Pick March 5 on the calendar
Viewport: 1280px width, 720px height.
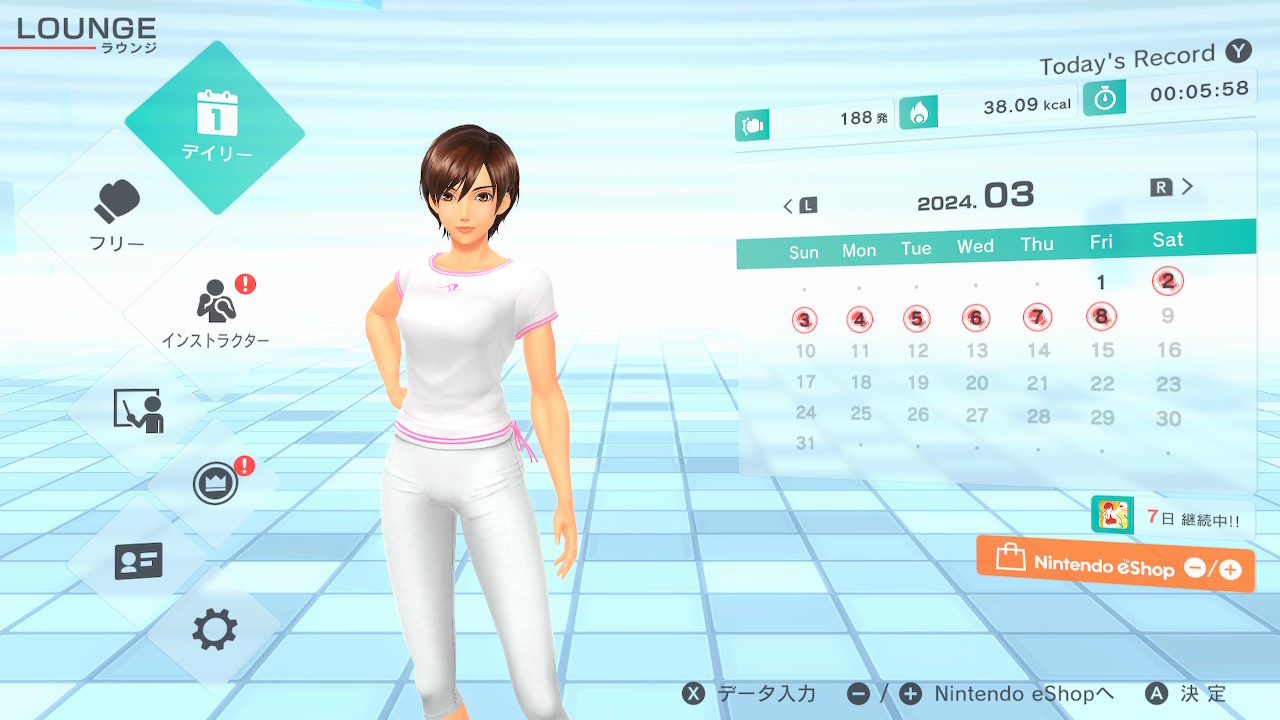(916, 319)
